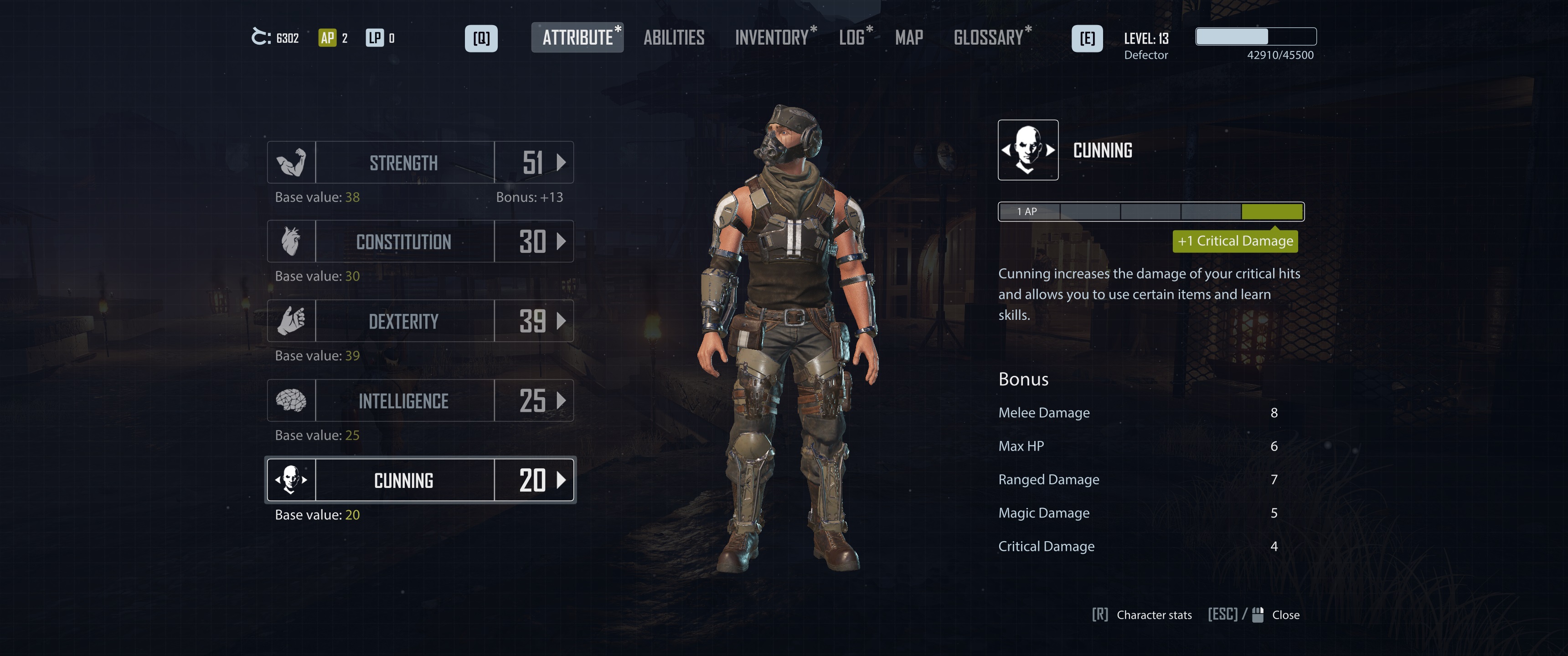Click the +1 Critical Damage badge
1568x656 pixels.
tap(1235, 241)
